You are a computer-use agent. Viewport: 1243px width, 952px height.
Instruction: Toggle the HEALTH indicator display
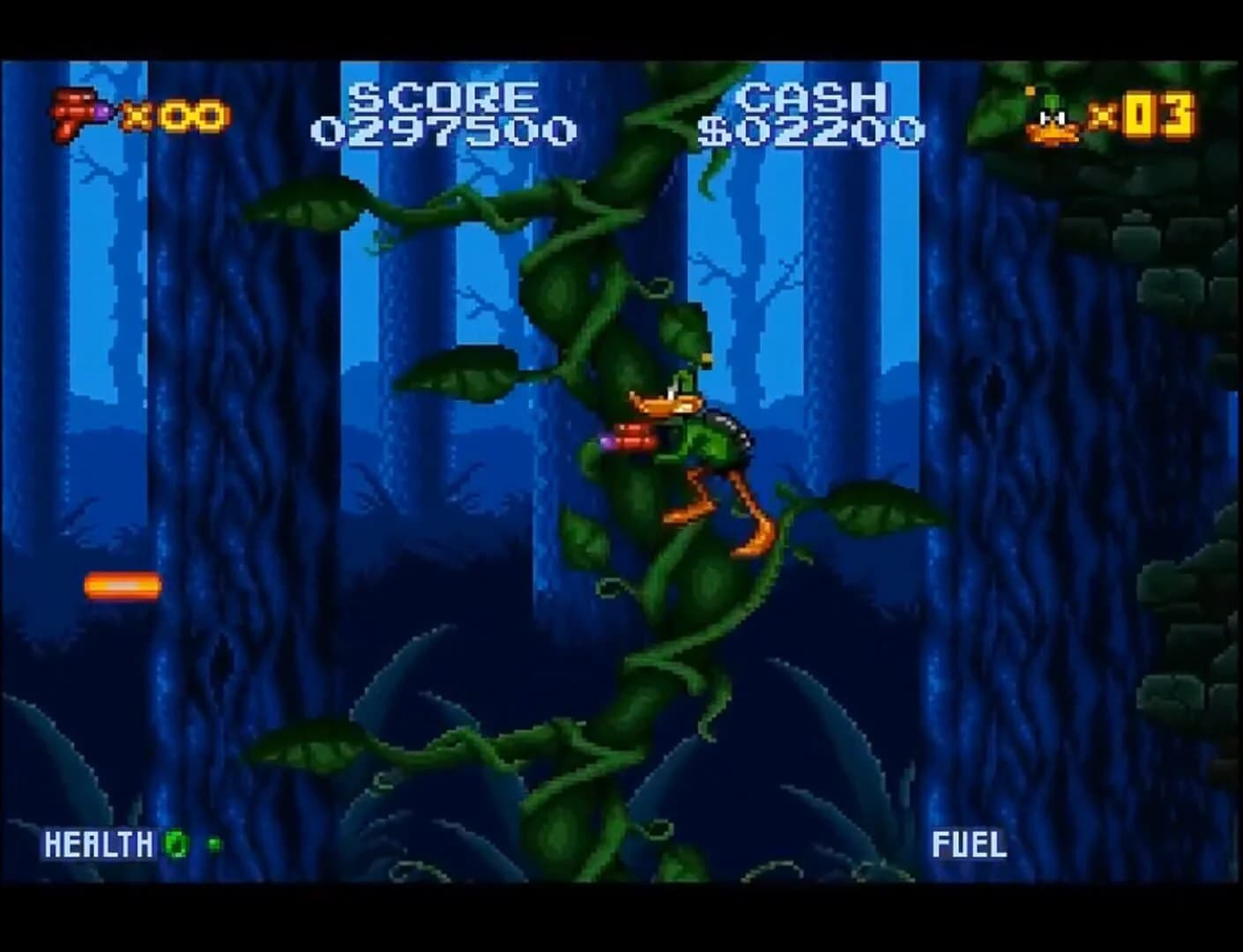(x=99, y=843)
